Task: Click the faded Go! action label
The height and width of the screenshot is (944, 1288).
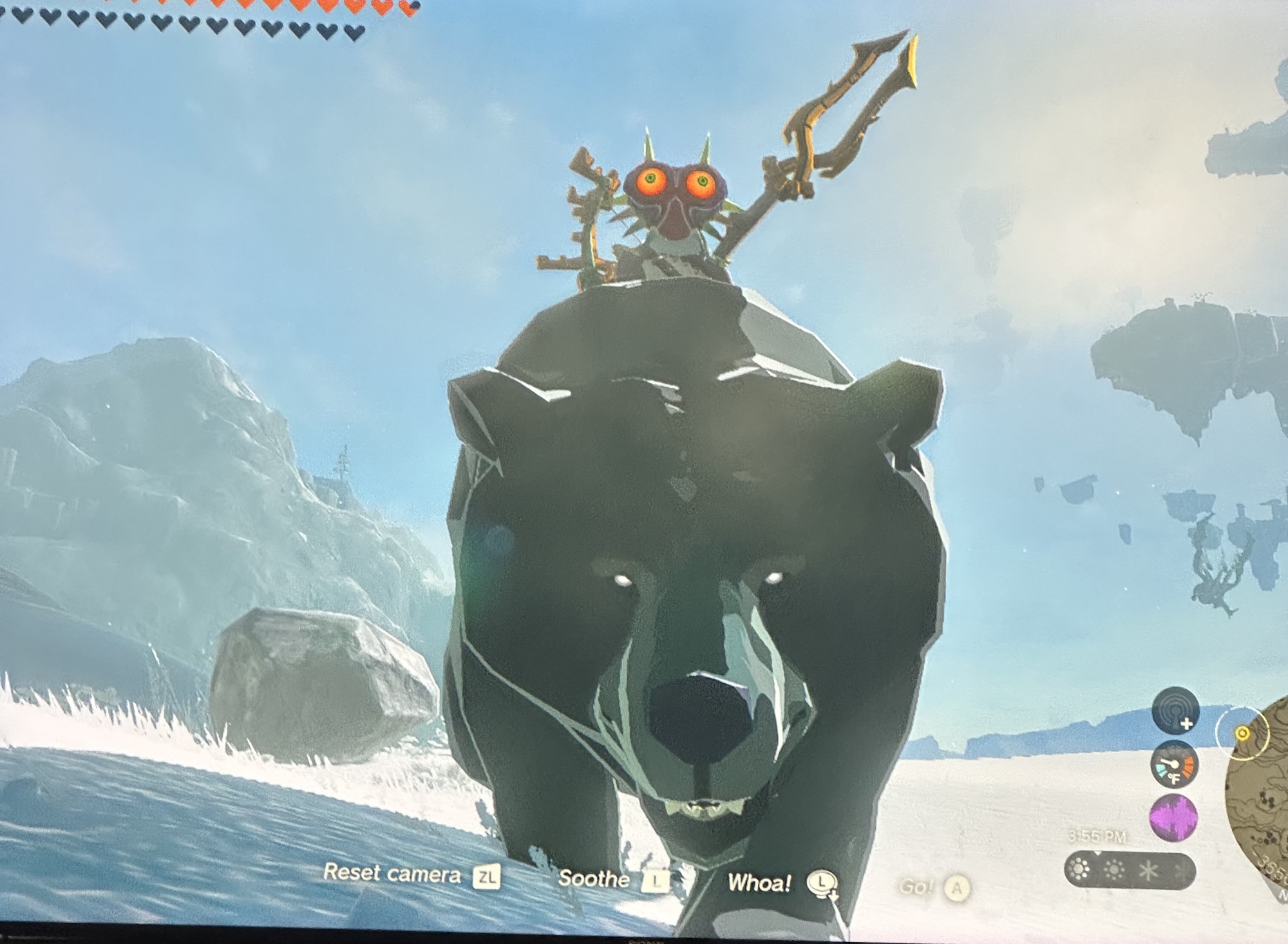Action: coord(915,887)
